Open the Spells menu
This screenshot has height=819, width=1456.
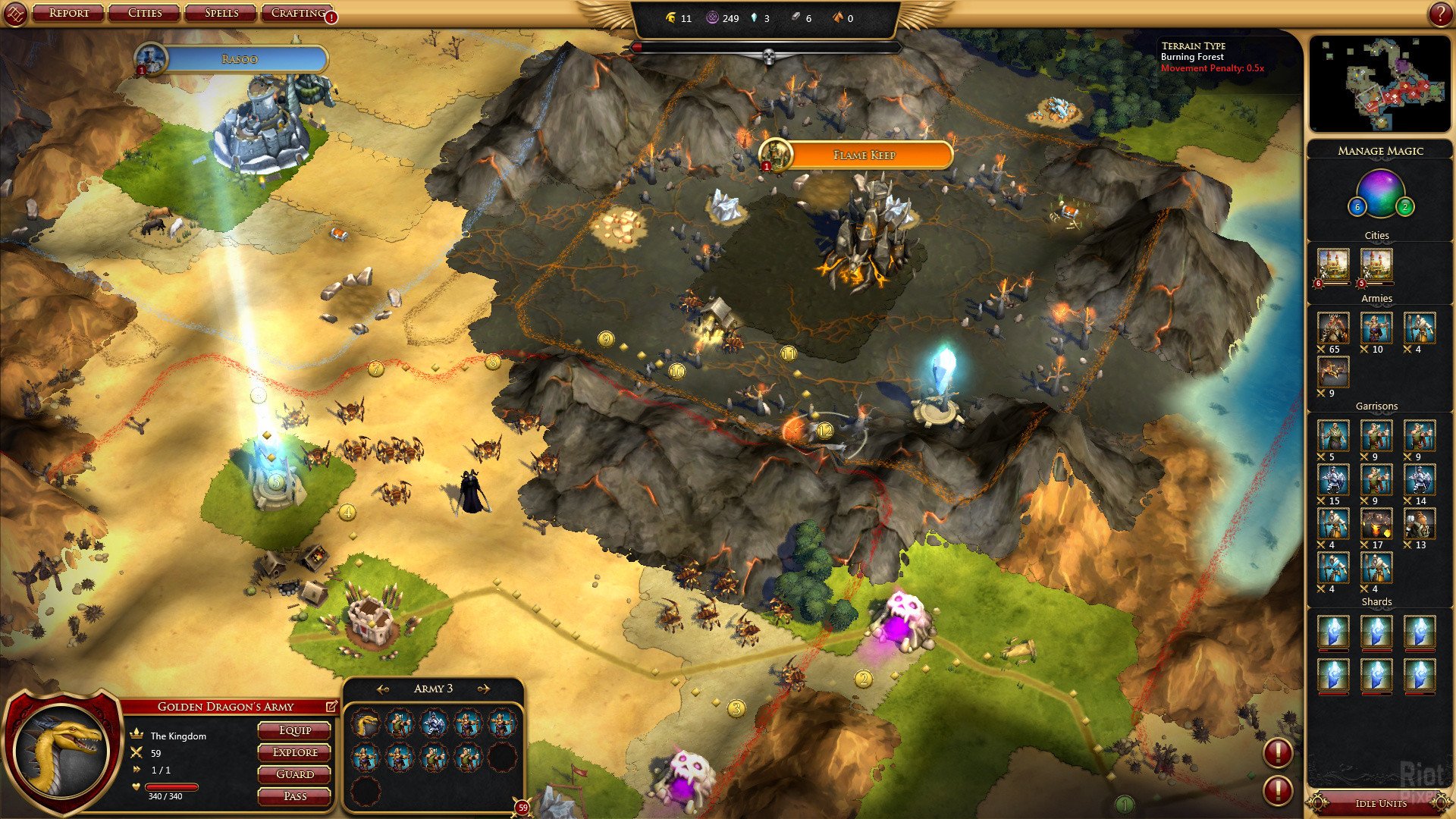[x=221, y=13]
